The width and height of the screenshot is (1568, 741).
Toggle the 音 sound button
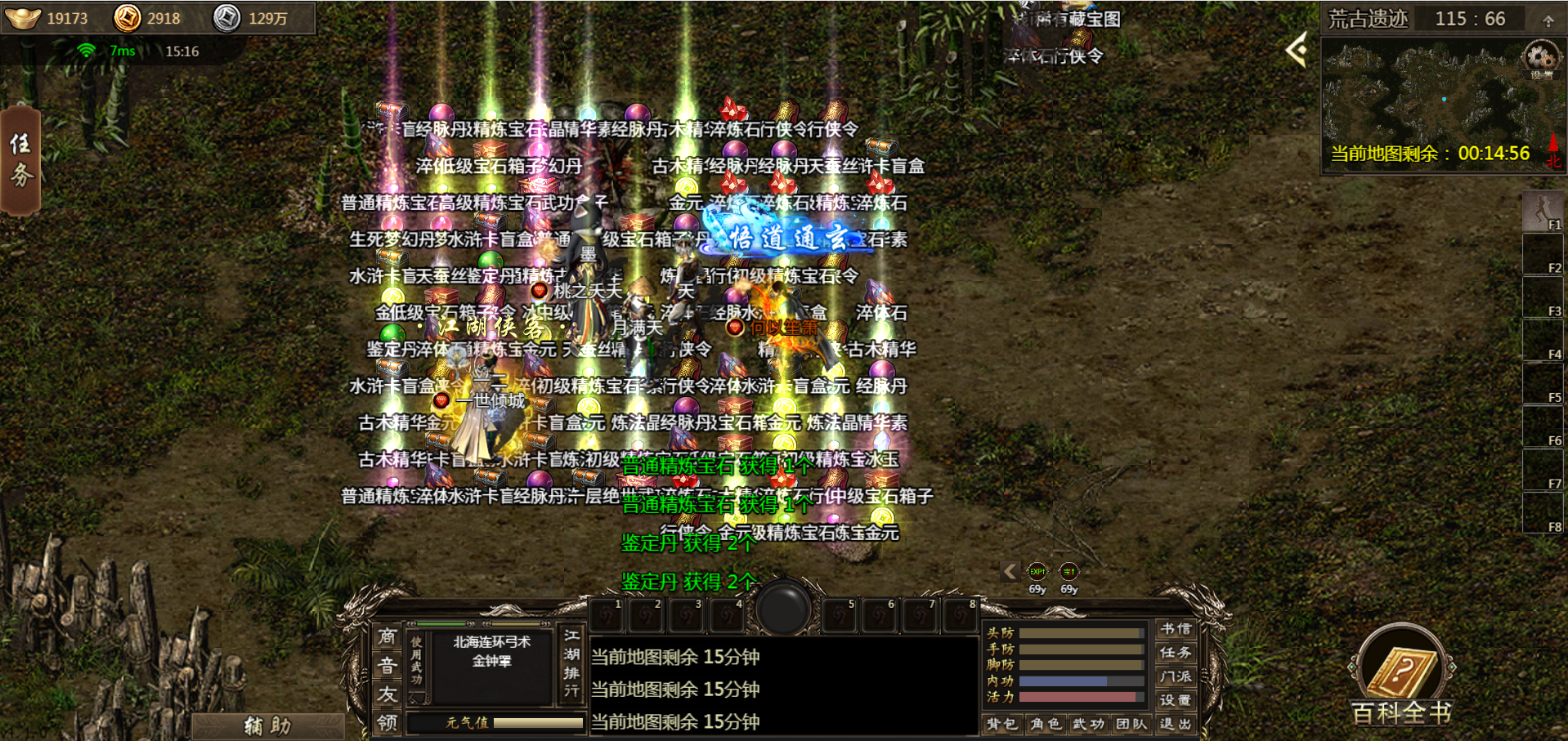[388, 666]
